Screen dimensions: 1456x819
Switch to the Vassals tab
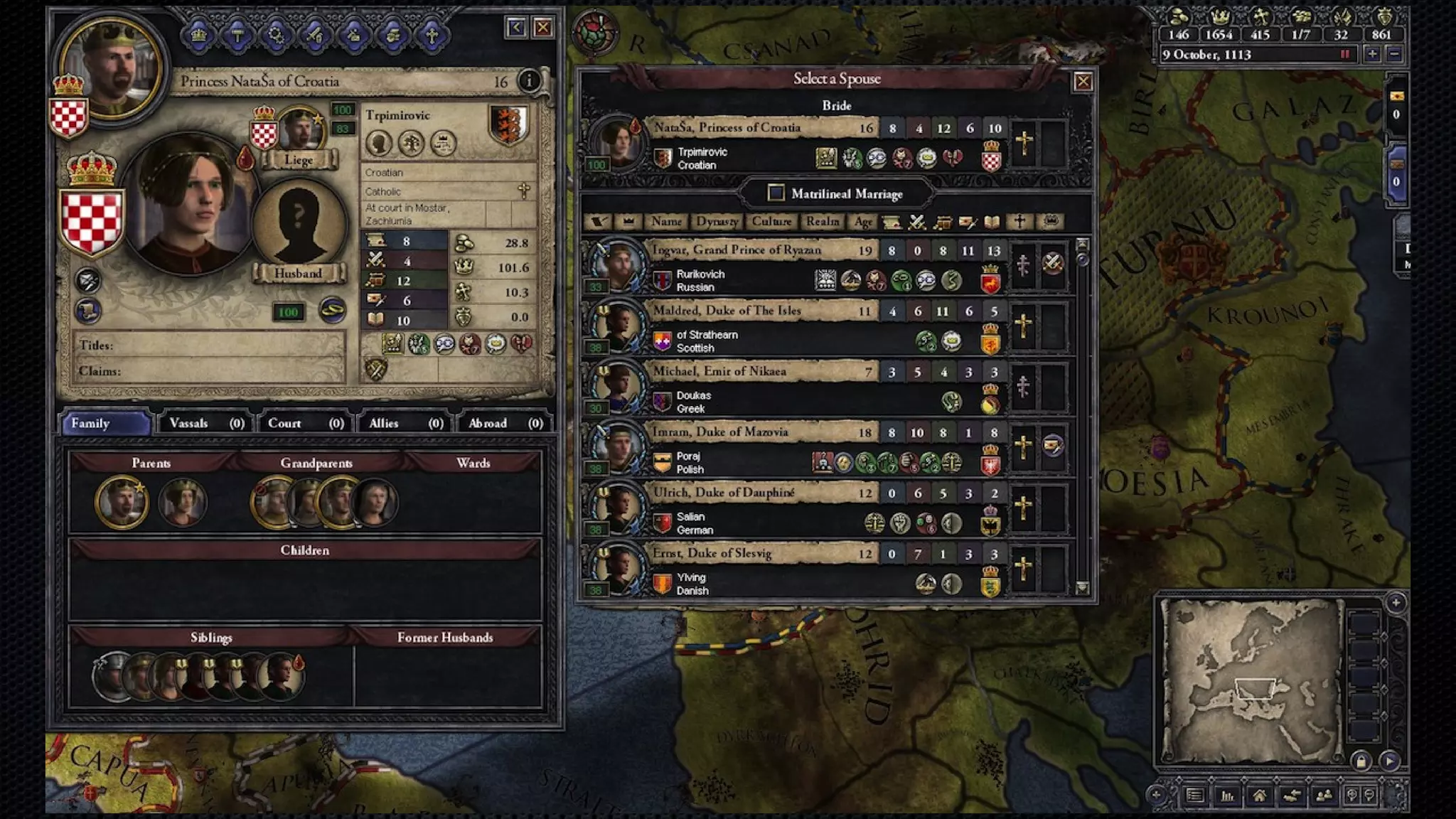pos(206,423)
